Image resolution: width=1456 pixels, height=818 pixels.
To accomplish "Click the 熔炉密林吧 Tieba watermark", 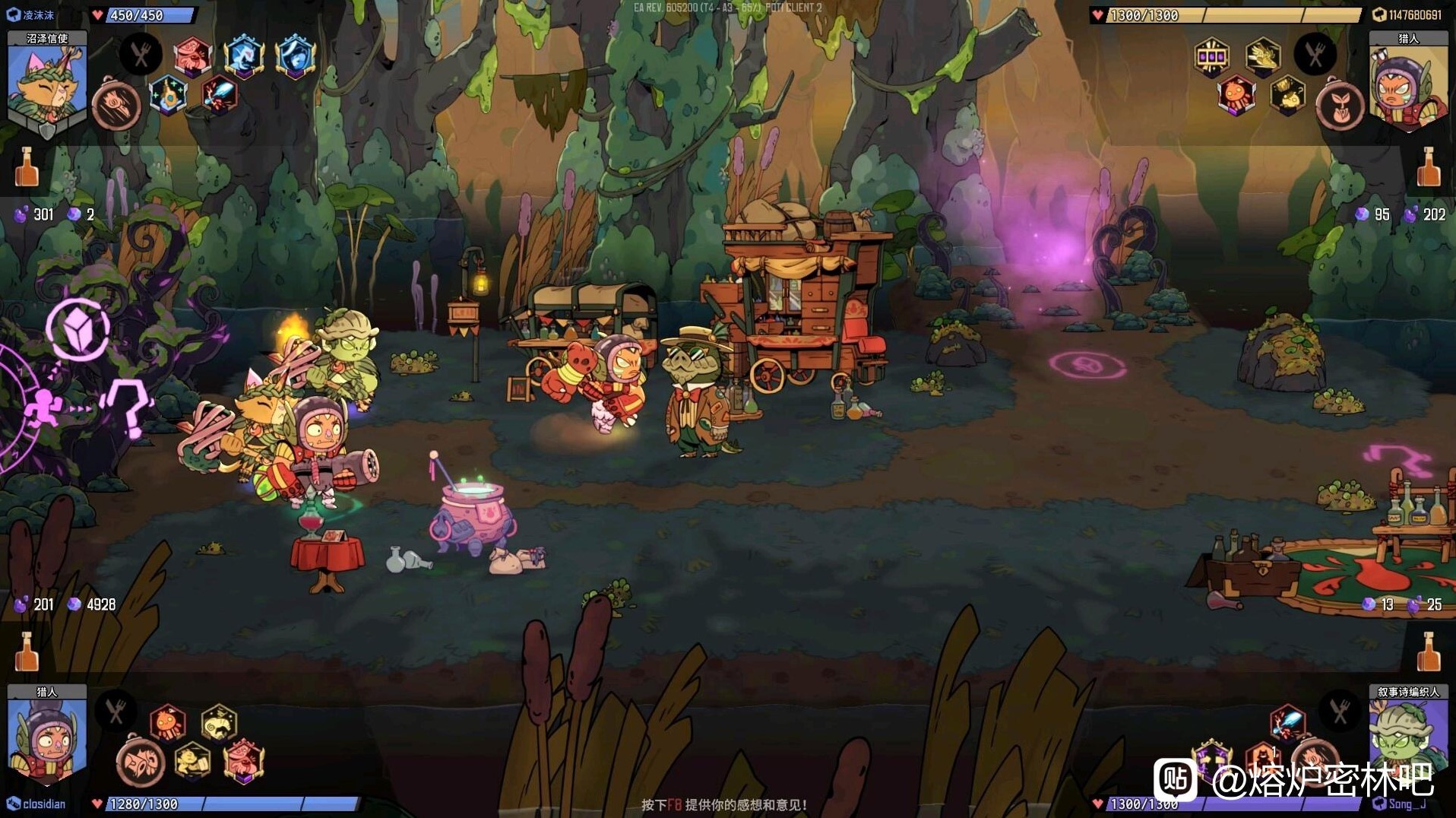I will pos(1292,779).
